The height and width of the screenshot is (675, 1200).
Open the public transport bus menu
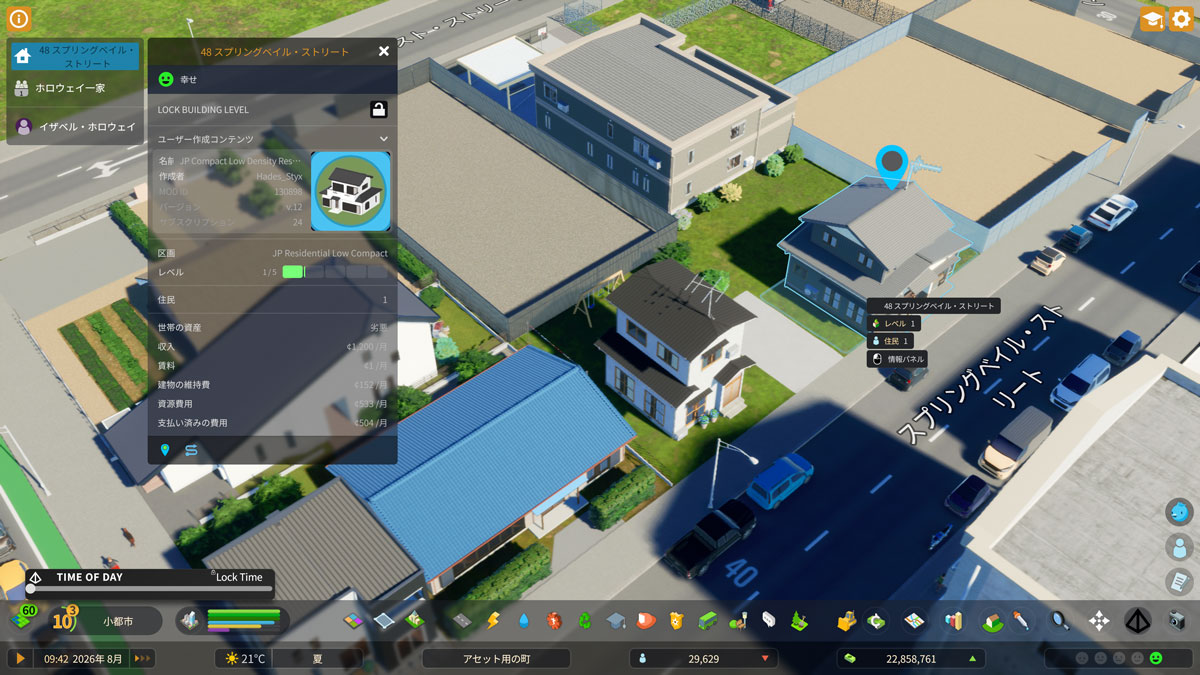pyautogui.click(x=707, y=621)
